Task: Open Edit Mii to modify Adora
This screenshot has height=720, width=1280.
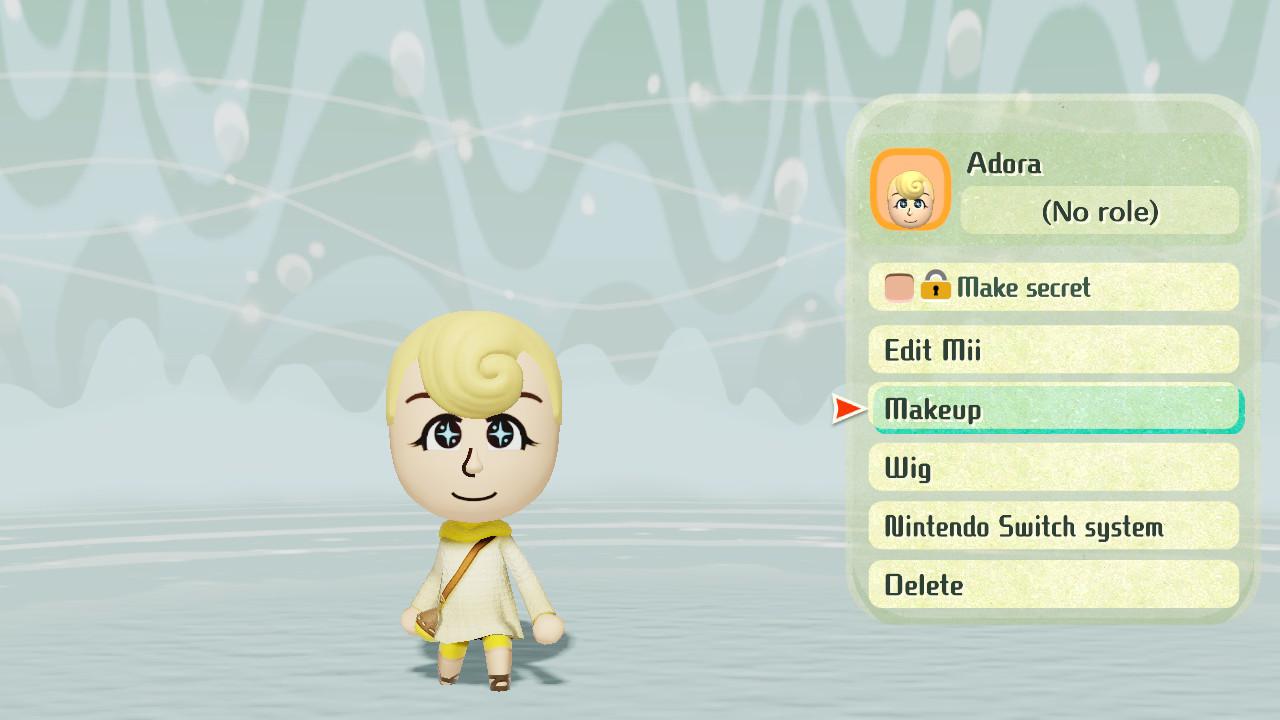Action: (x=1054, y=350)
